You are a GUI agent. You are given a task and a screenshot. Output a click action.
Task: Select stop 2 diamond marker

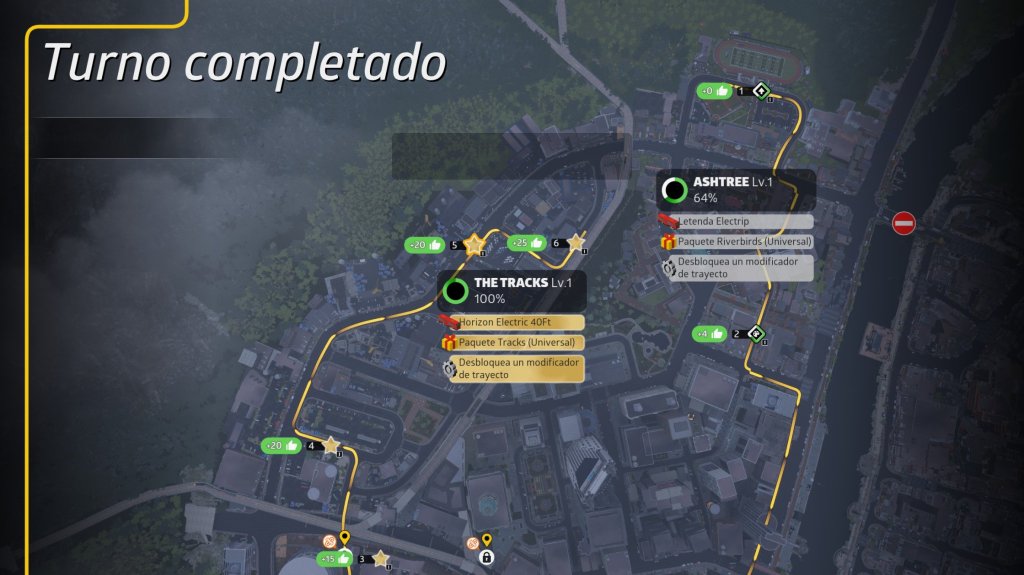(x=757, y=334)
